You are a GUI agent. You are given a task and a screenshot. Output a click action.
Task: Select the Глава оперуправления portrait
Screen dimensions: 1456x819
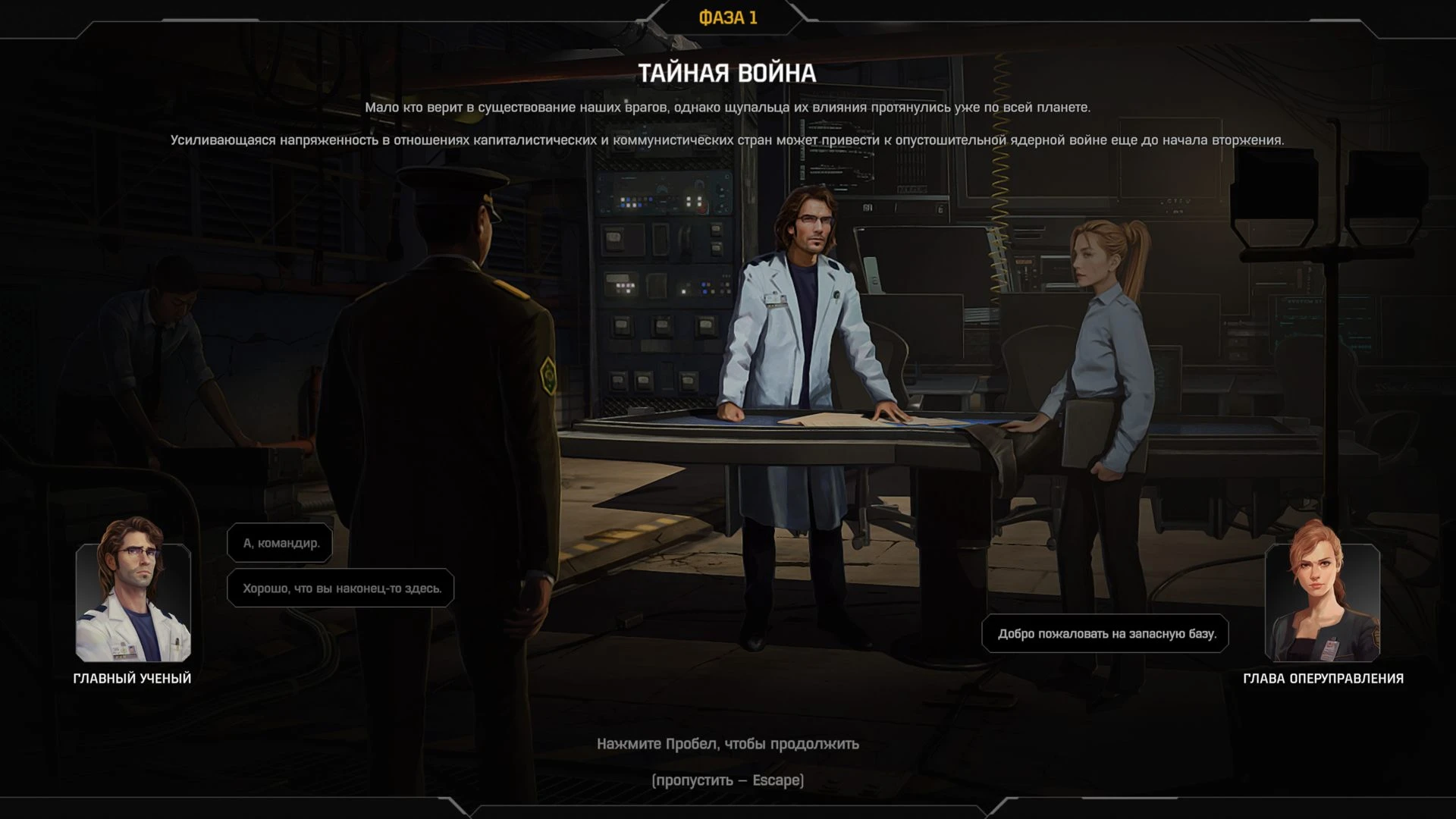click(1322, 594)
